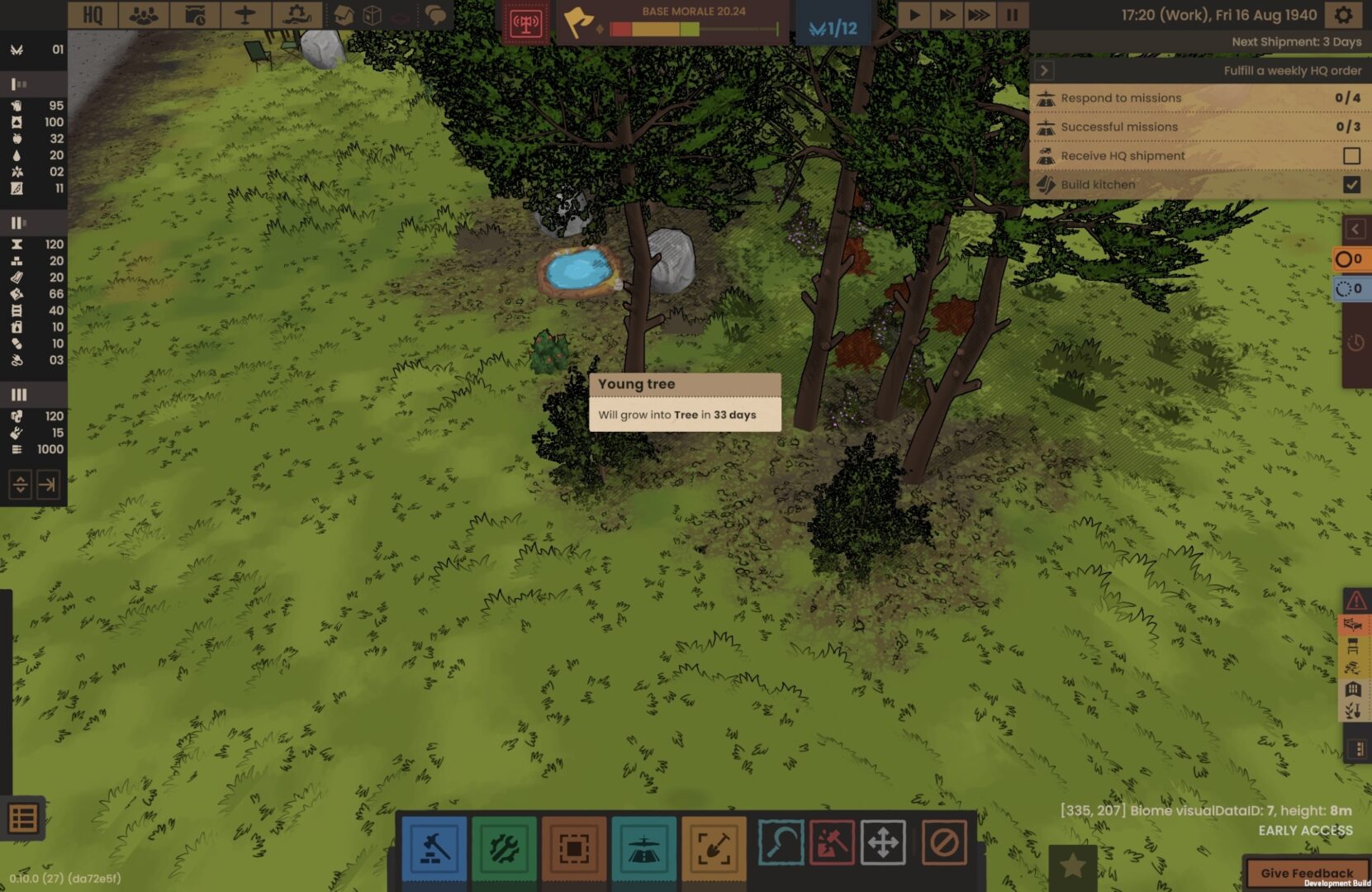Pause the game
This screenshot has width=1372, height=892.
click(x=1012, y=15)
